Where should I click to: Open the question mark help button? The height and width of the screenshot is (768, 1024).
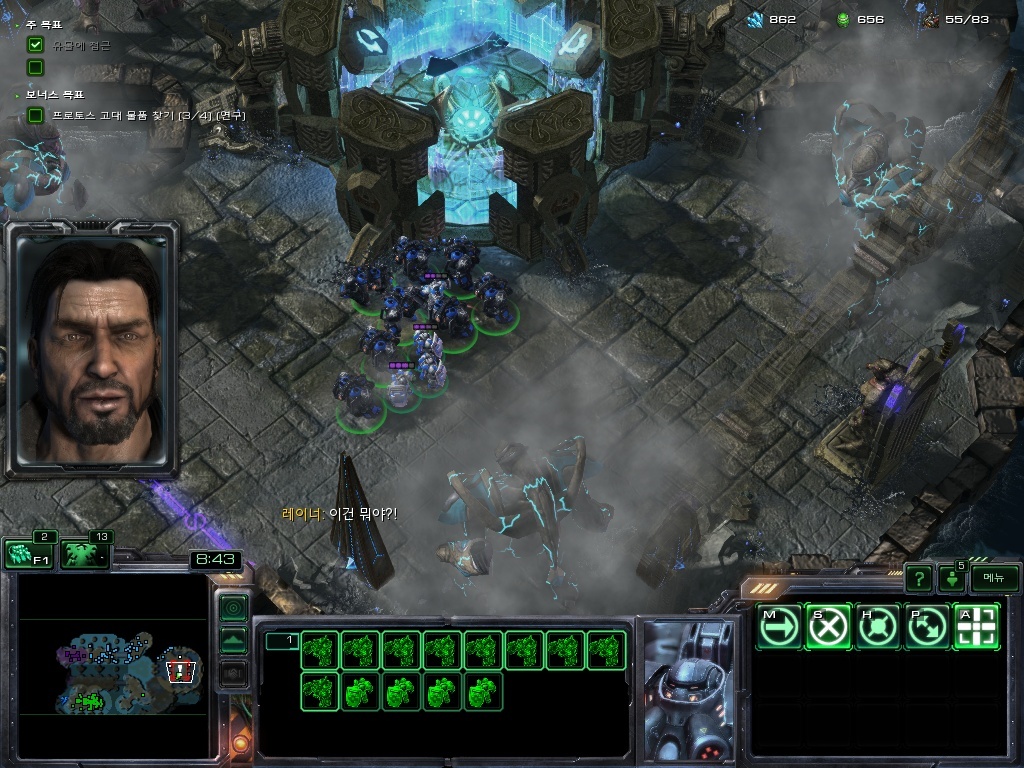(x=918, y=579)
